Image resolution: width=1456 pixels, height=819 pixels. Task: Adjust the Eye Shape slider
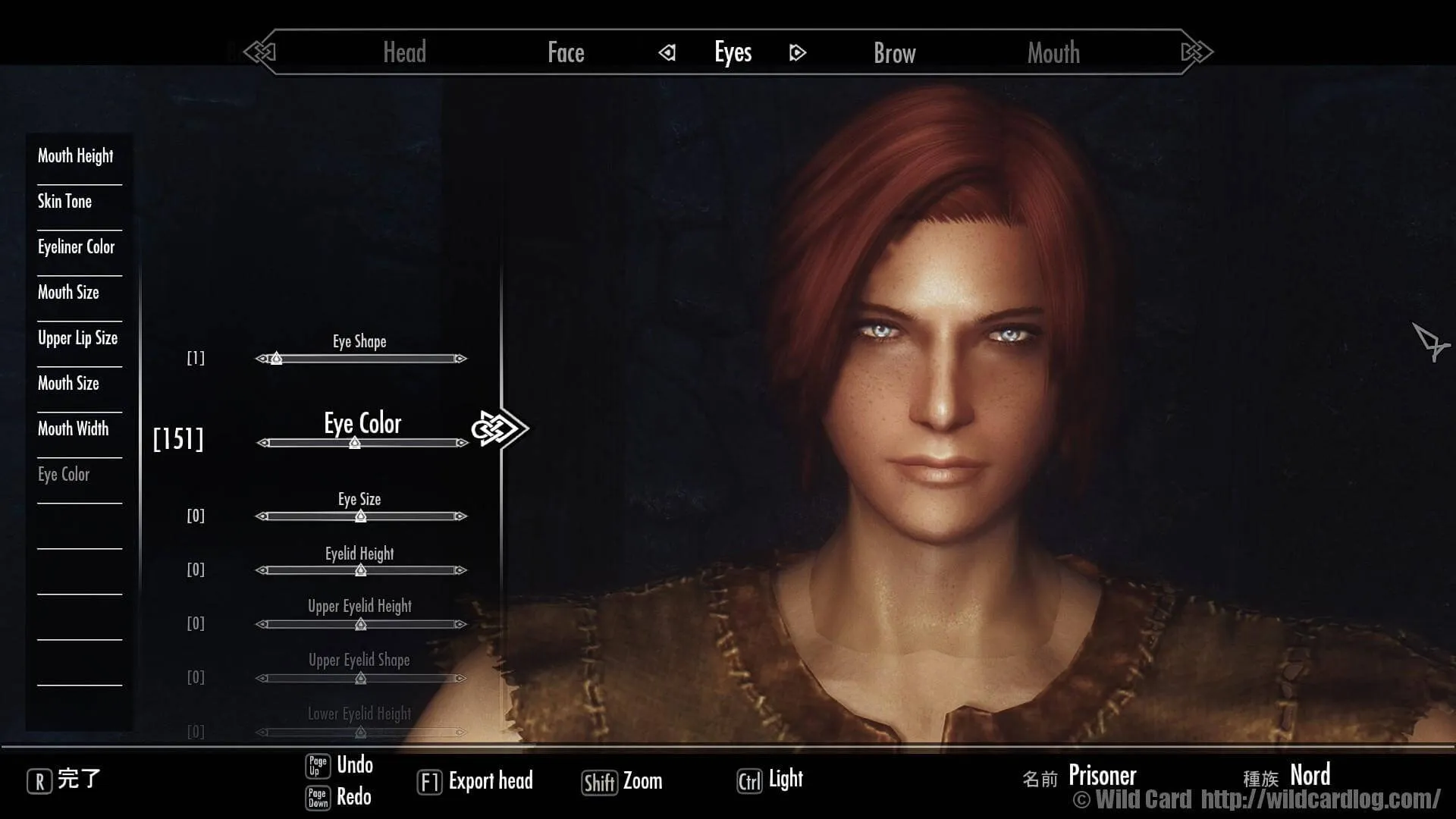point(361,359)
